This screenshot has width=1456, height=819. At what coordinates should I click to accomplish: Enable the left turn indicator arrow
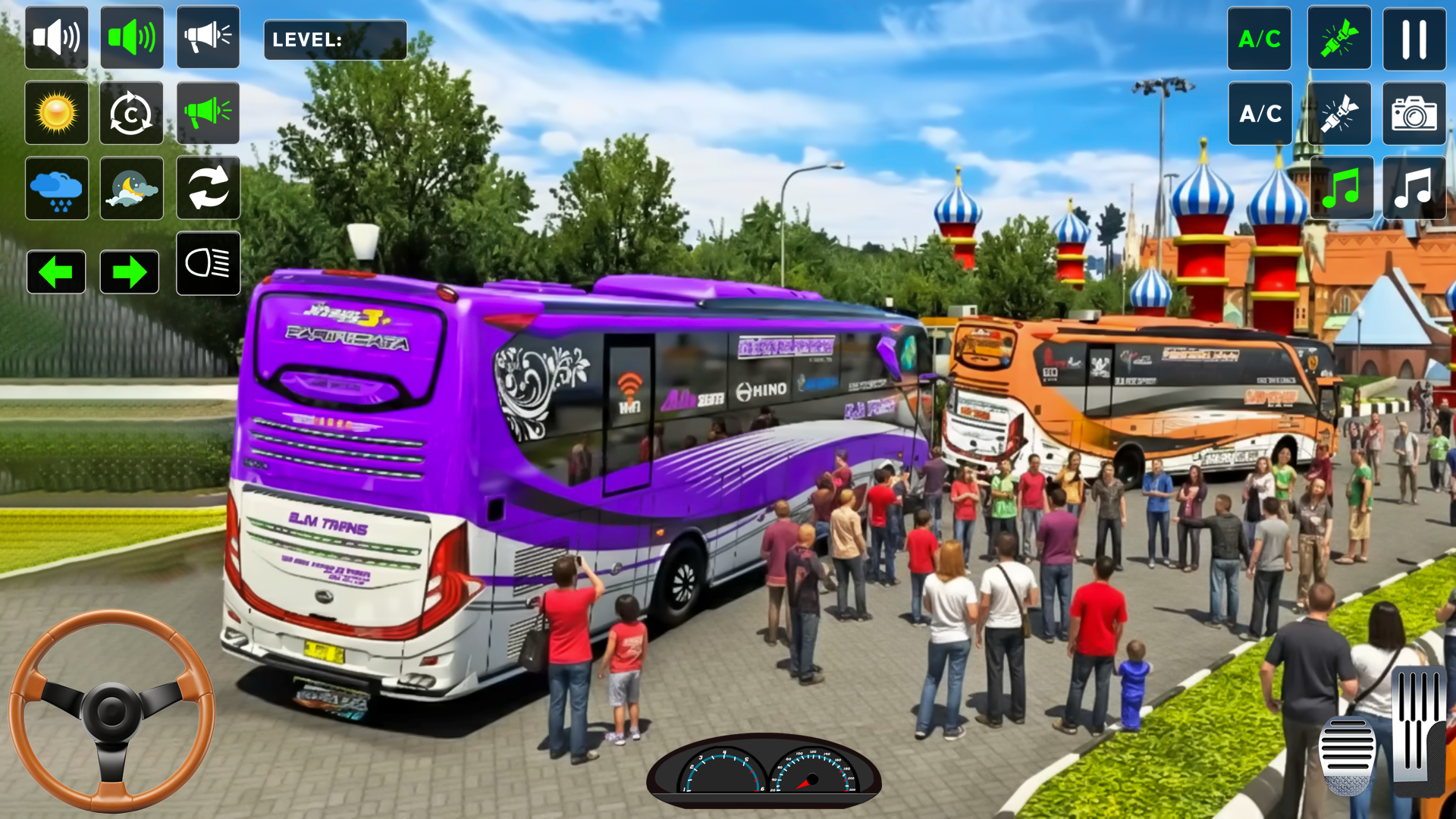(56, 271)
